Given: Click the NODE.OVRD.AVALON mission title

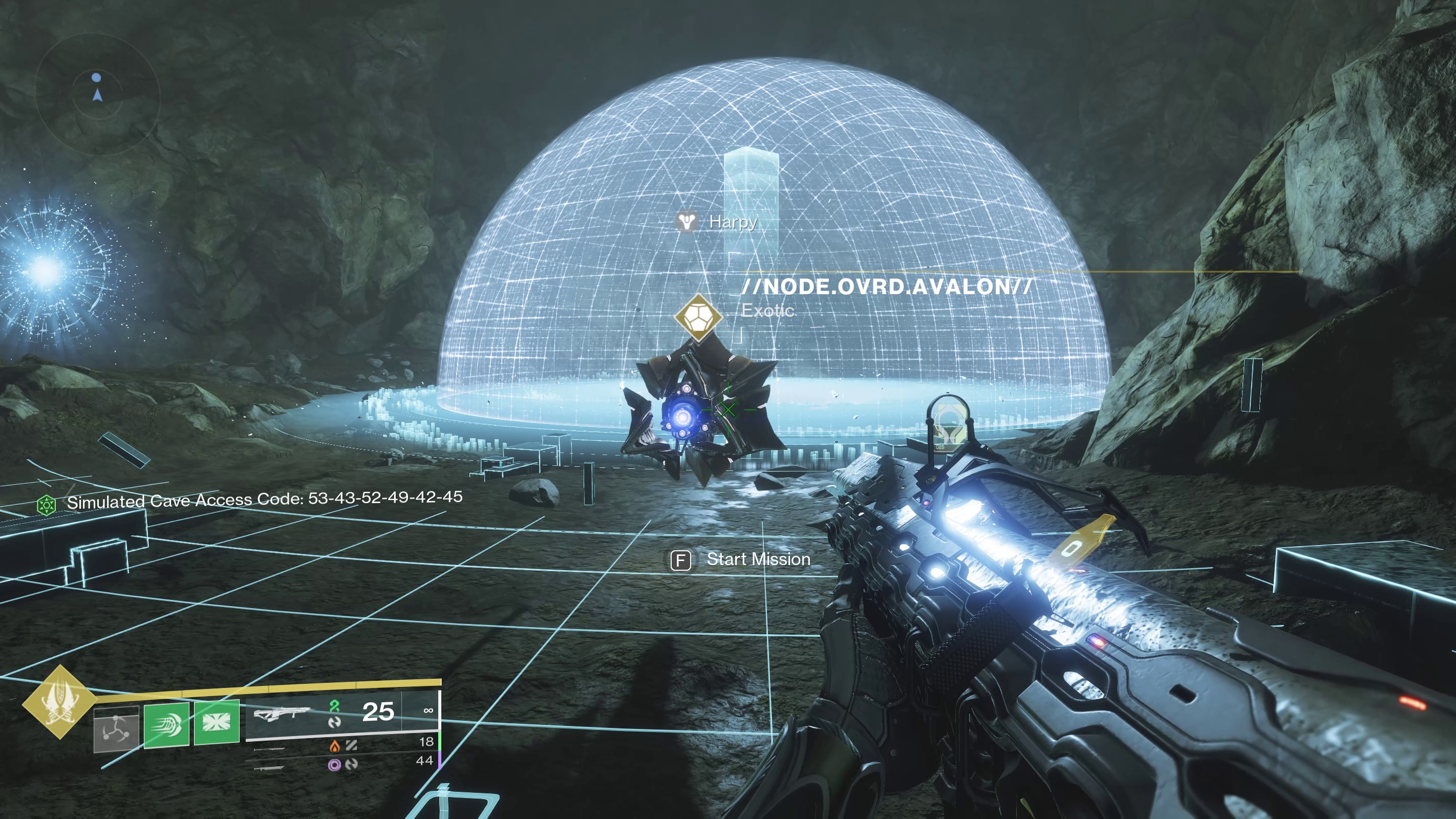Looking at the screenshot, I should click(887, 287).
